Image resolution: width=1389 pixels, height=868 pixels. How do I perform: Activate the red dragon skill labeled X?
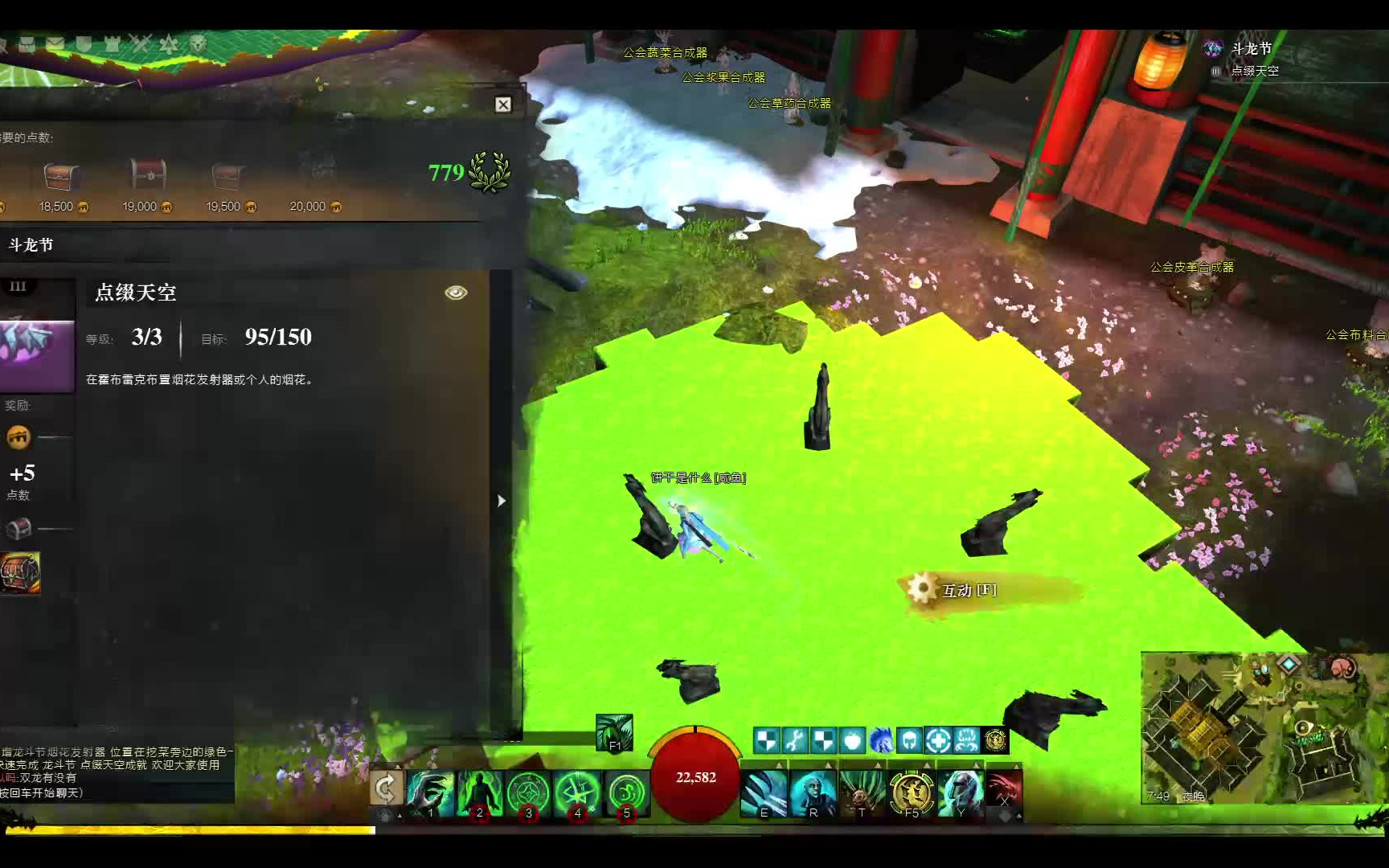pyautogui.click(x=1004, y=790)
